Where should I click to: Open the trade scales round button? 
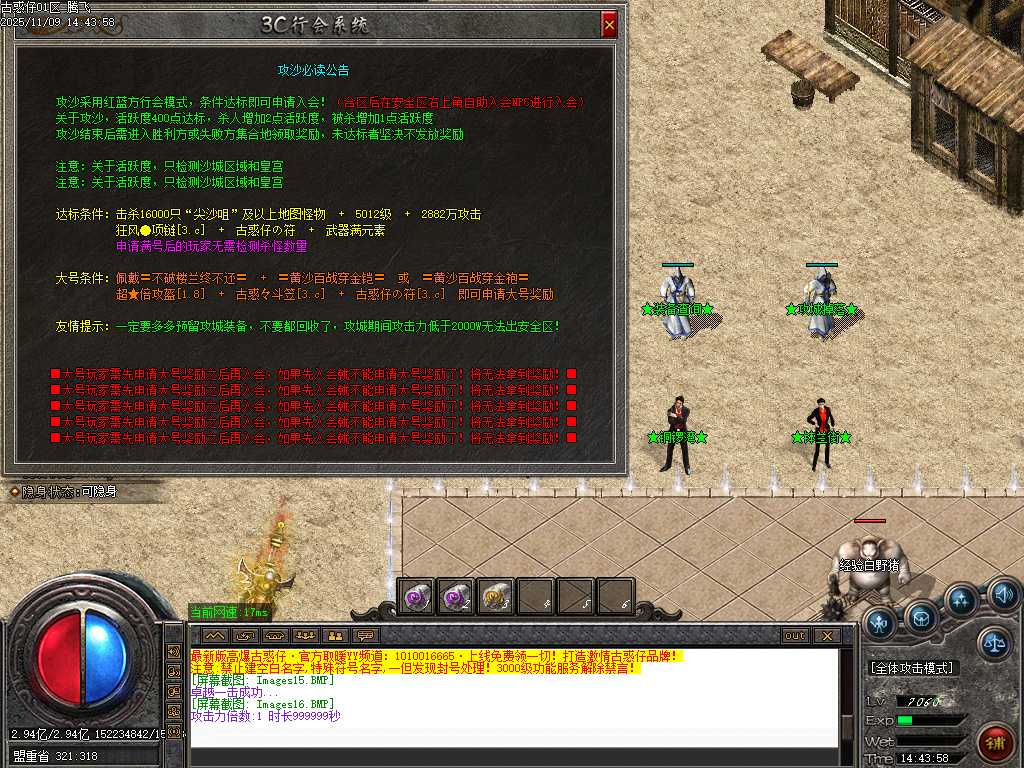[995, 643]
